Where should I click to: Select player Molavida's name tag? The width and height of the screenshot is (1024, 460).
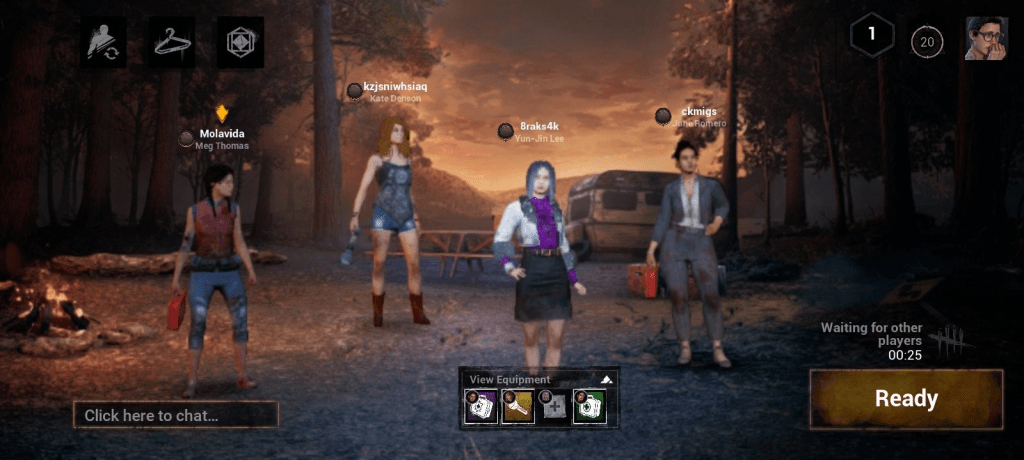(221, 134)
